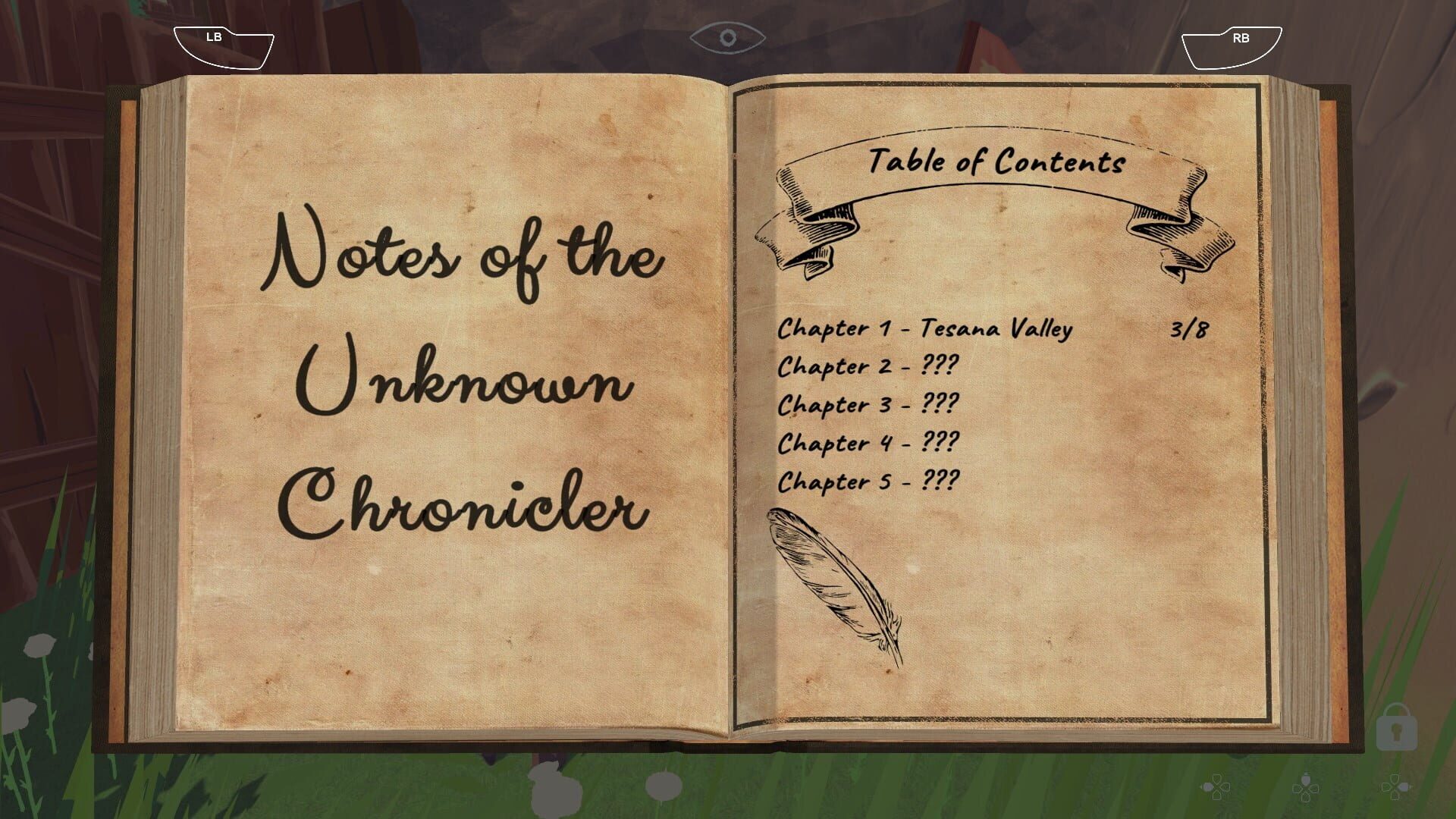Expand Chapter 3 hidden entry
The height and width of the screenshot is (819, 1456).
click(867, 404)
